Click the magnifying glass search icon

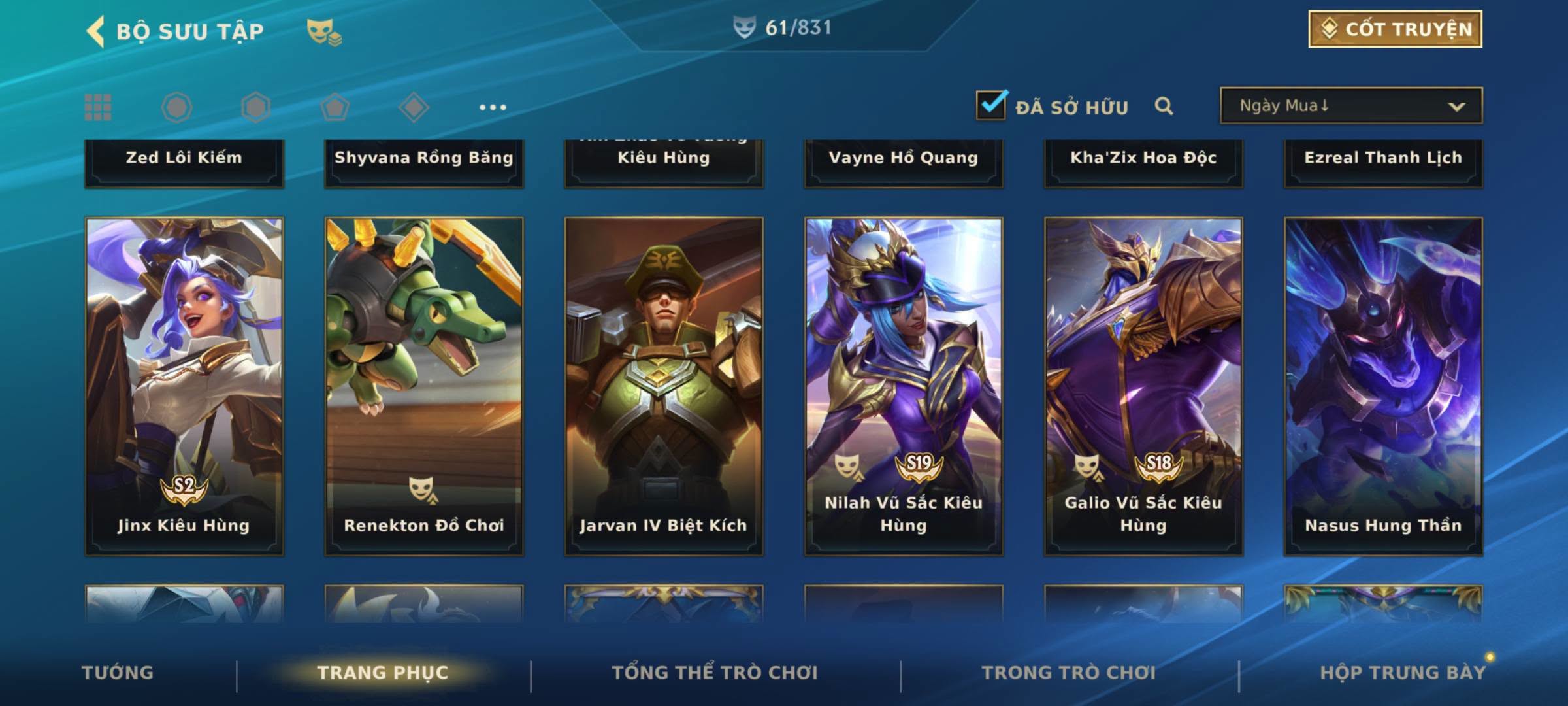click(1164, 106)
